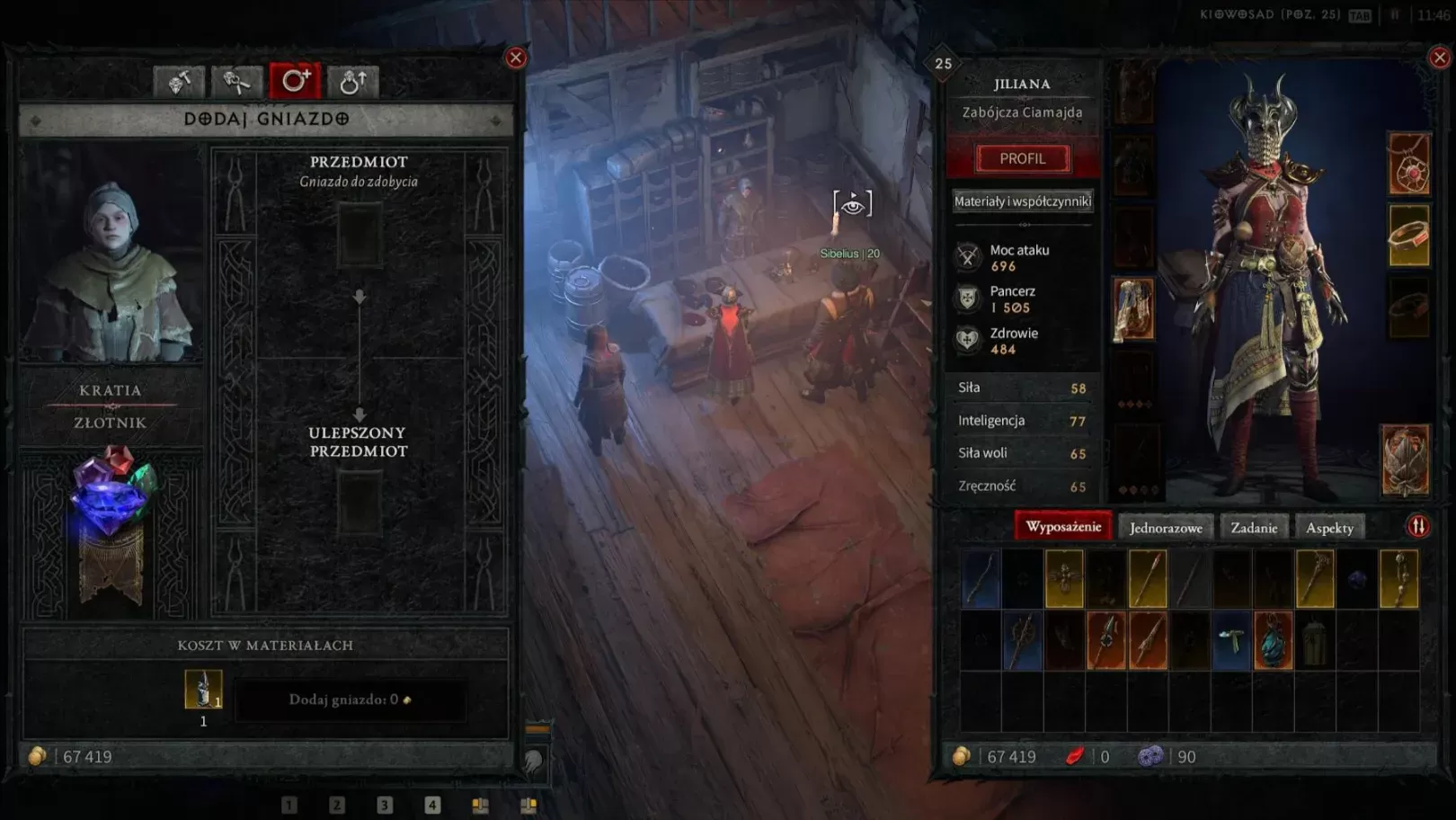Close the character inventory panel
The height and width of the screenshot is (820, 1456).
point(1439,58)
